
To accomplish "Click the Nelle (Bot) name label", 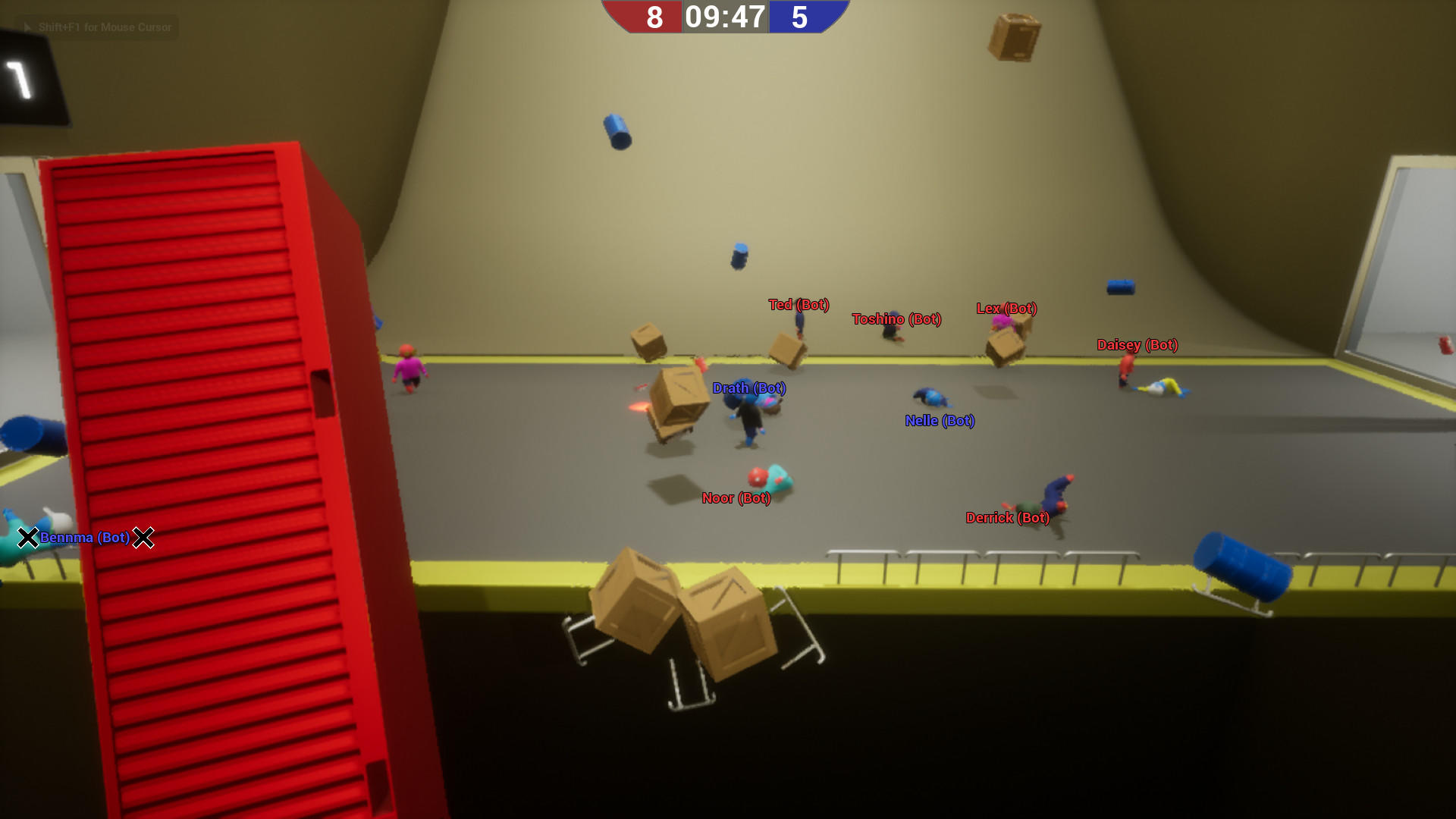I will 940,421.
